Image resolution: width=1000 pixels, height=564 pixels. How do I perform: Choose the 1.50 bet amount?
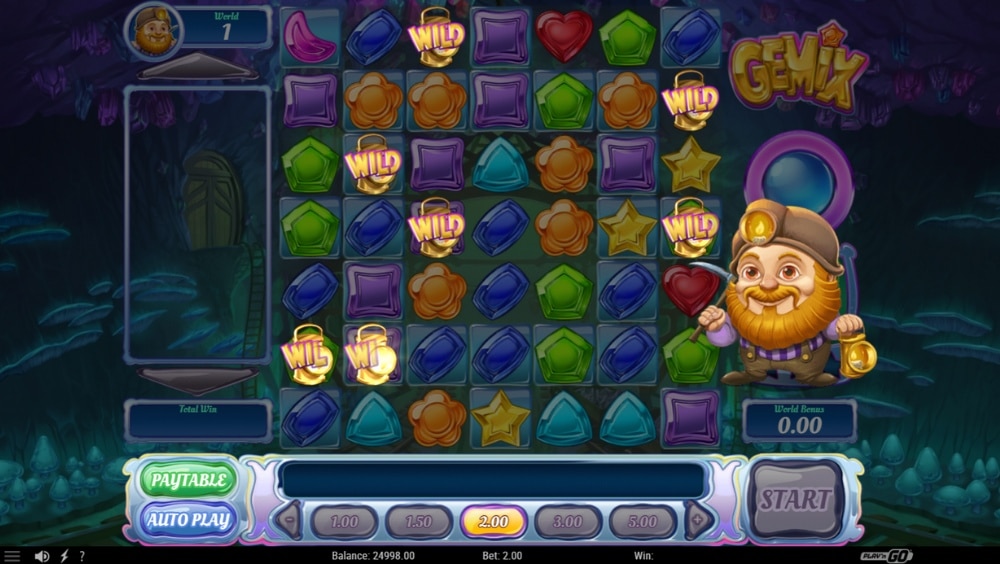click(x=418, y=521)
